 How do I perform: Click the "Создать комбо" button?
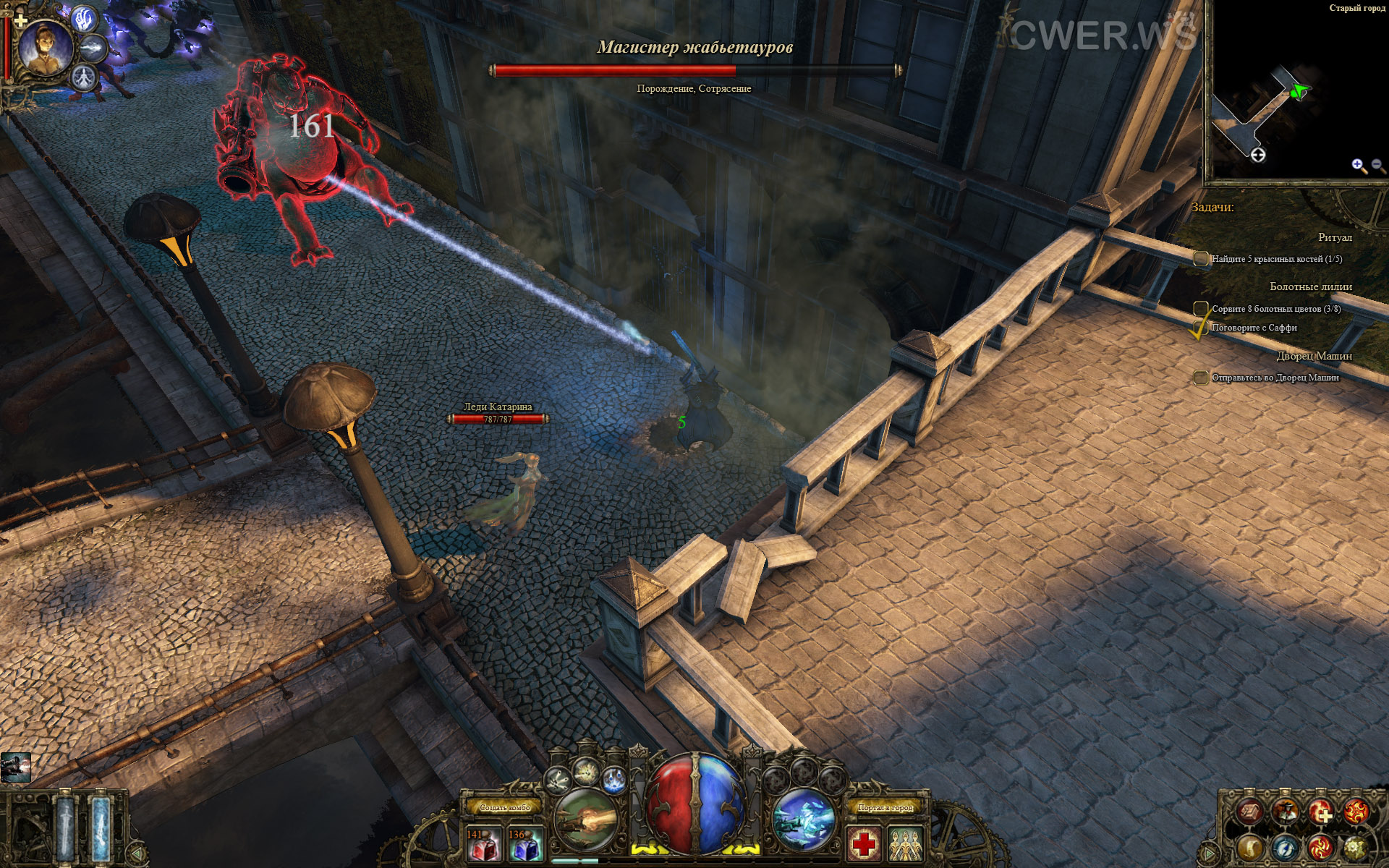tap(505, 807)
